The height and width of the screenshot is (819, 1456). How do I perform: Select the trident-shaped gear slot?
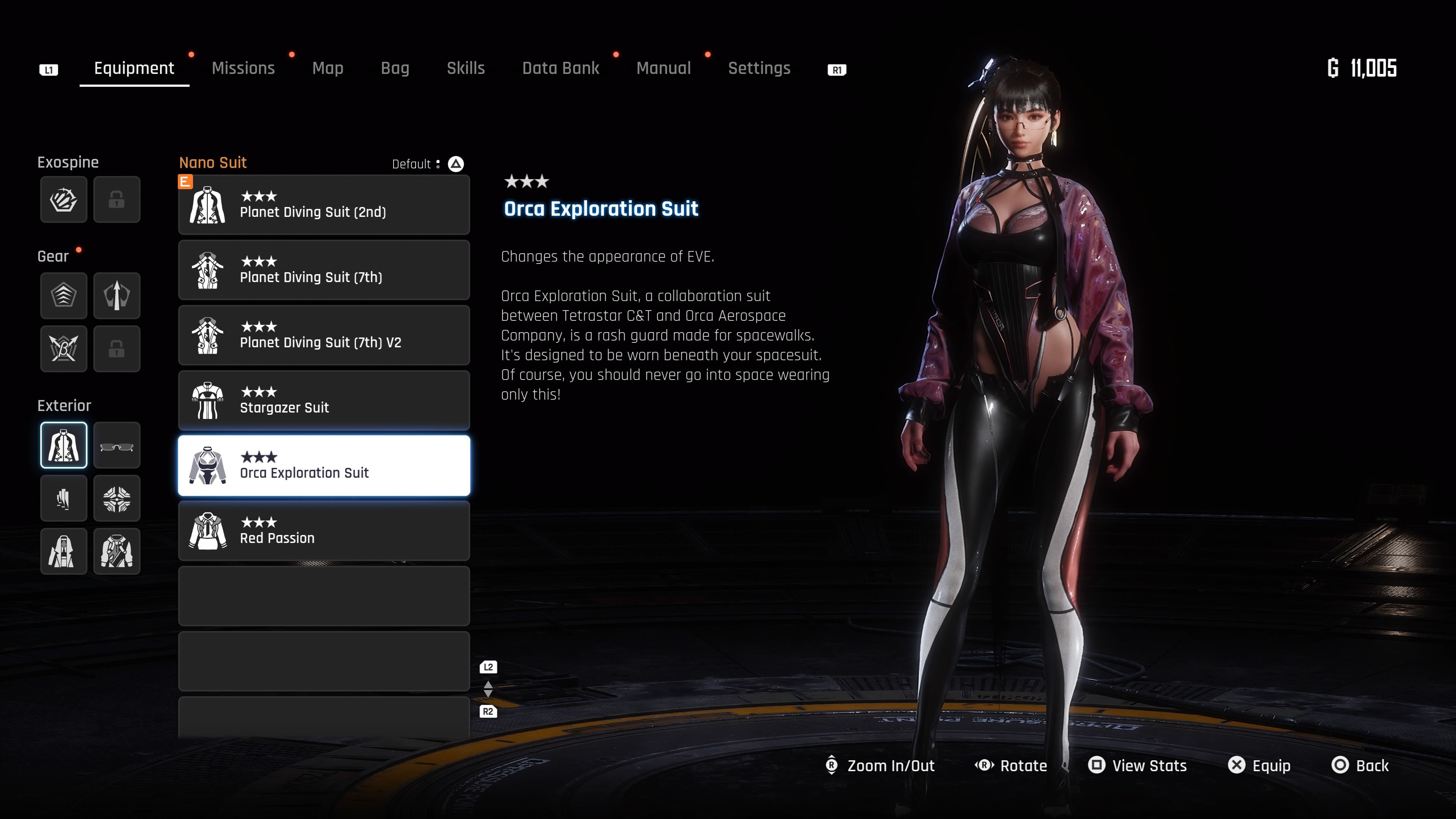click(x=117, y=296)
